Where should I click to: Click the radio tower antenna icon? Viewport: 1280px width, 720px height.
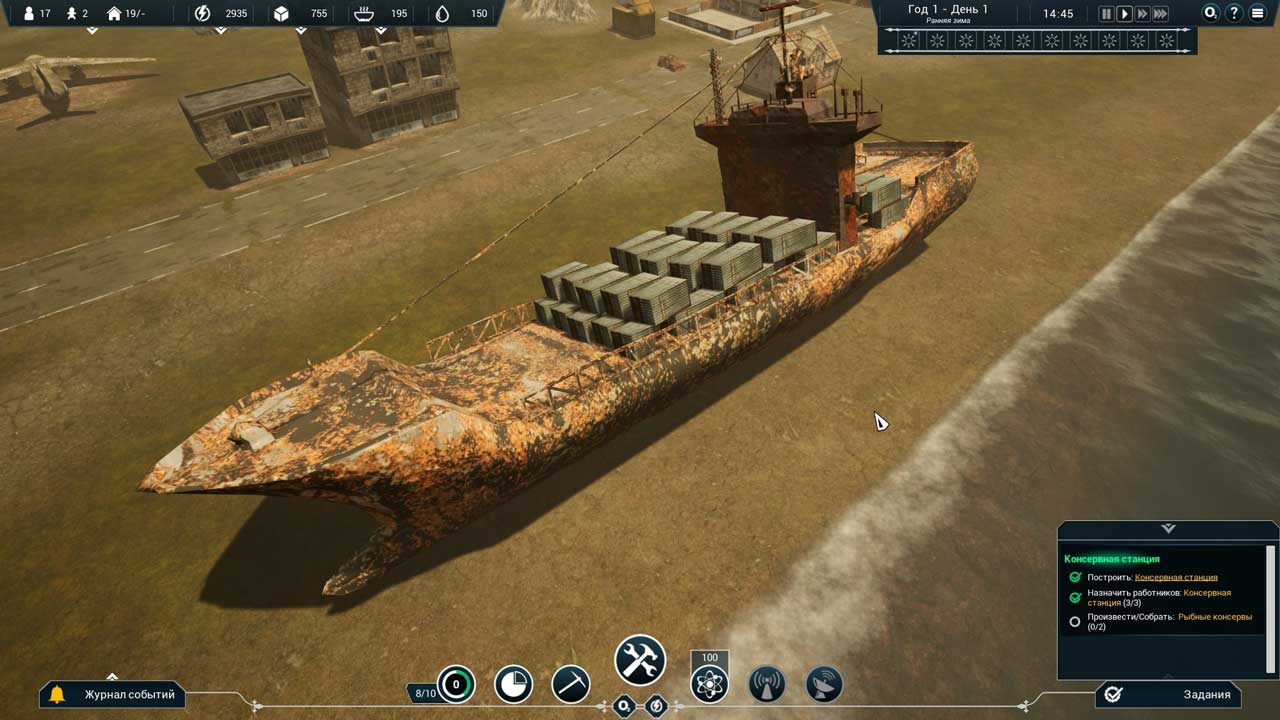click(x=767, y=685)
